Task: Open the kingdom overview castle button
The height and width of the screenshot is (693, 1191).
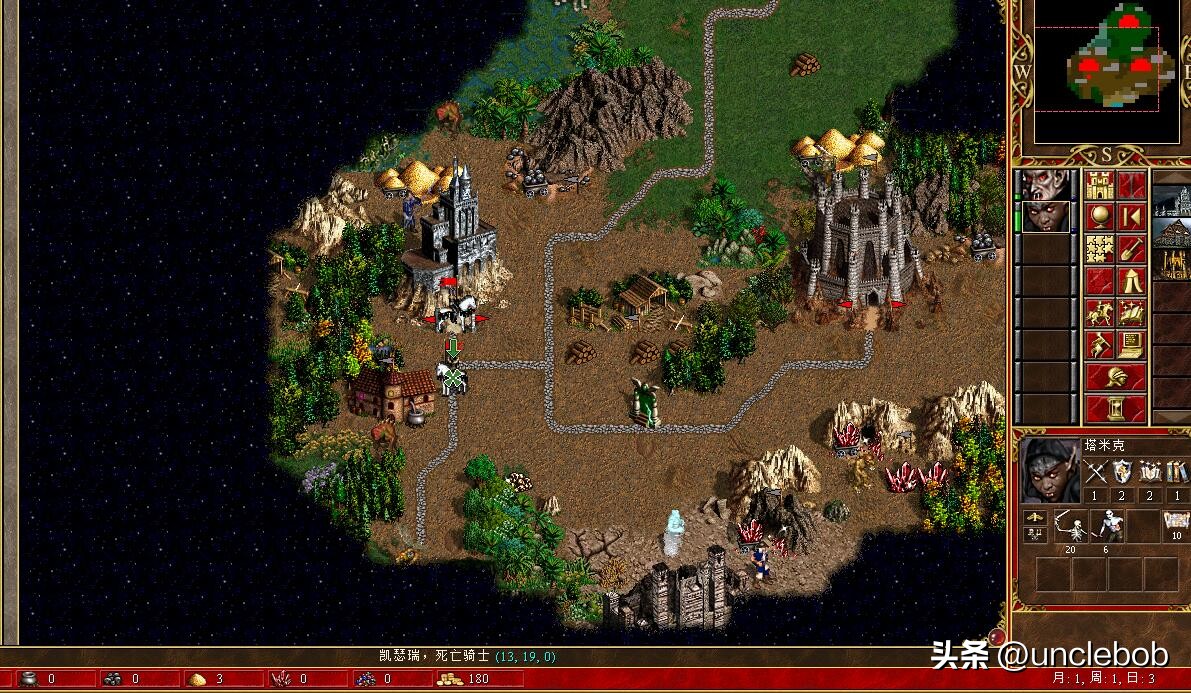Action: click(x=1100, y=185)
